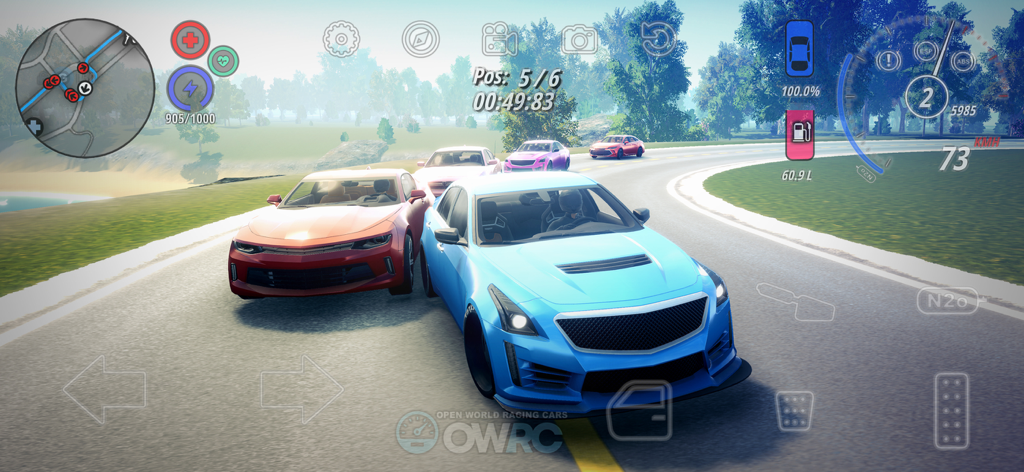Tap the handbrake lever button
The width and height of the screenshot is (1024, 472).
[x=796, y=301]
